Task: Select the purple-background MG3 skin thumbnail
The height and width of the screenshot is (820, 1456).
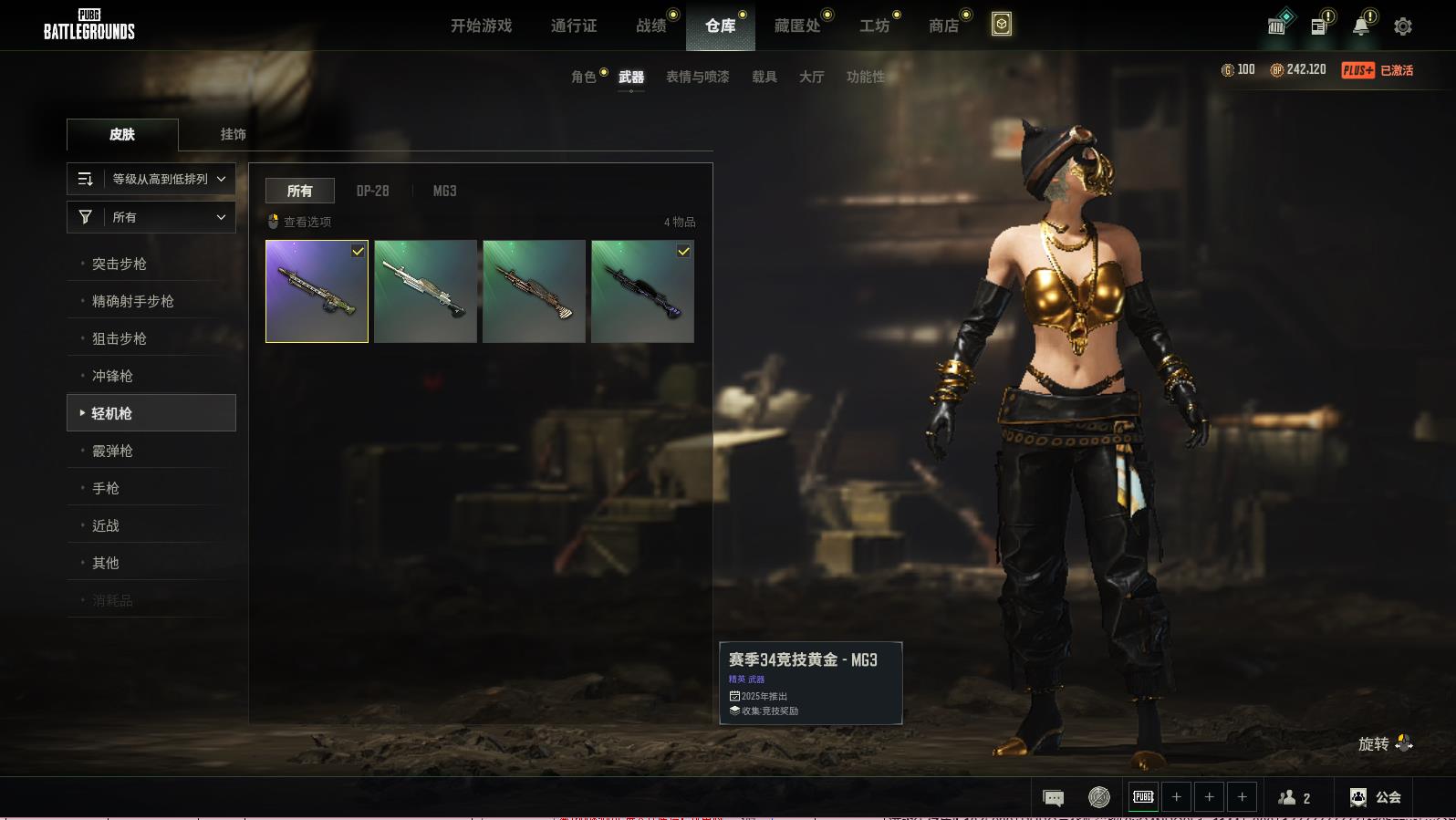Action: 317,291
